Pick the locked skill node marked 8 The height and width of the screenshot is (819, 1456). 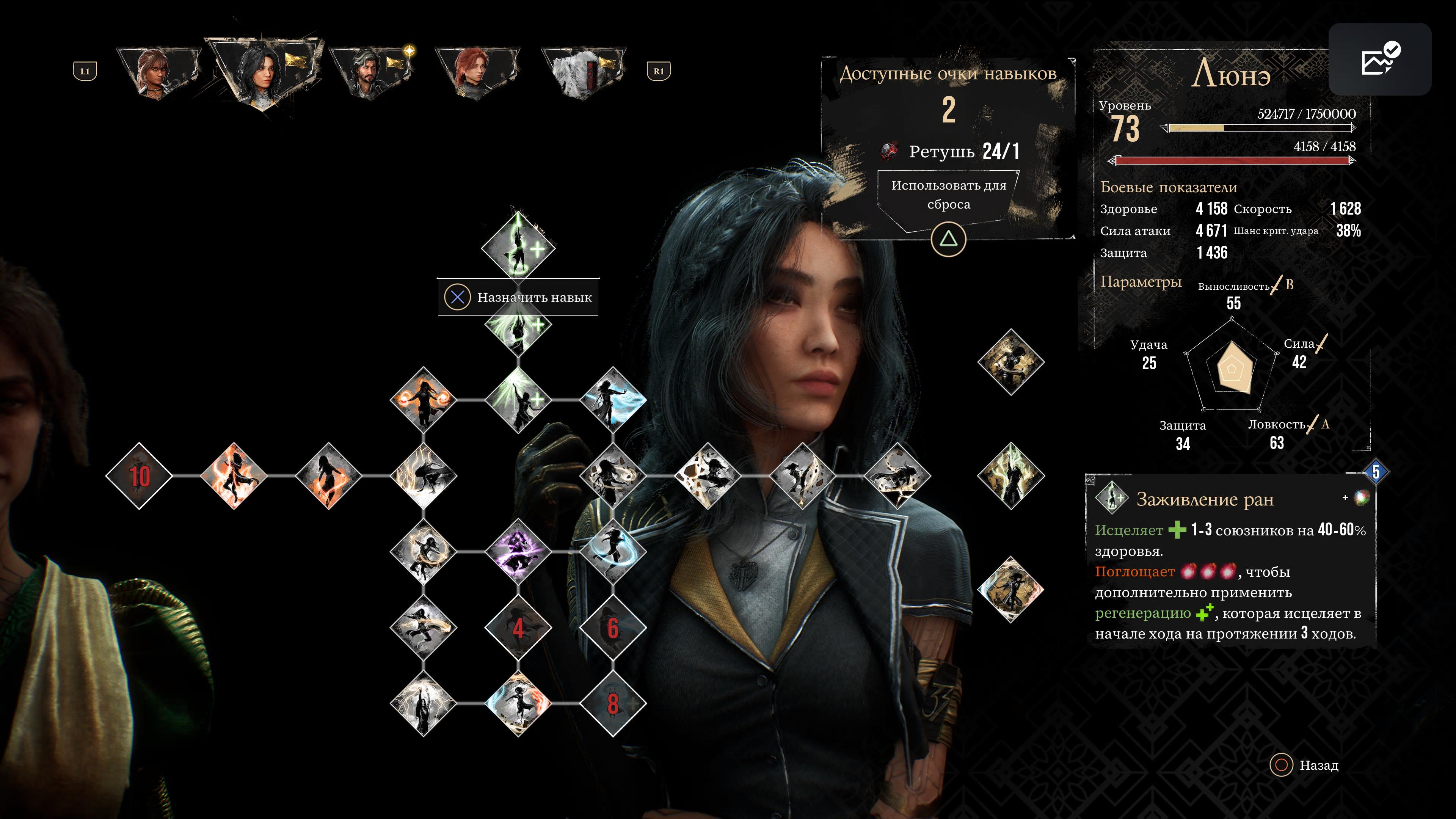[x=613, y=704]
